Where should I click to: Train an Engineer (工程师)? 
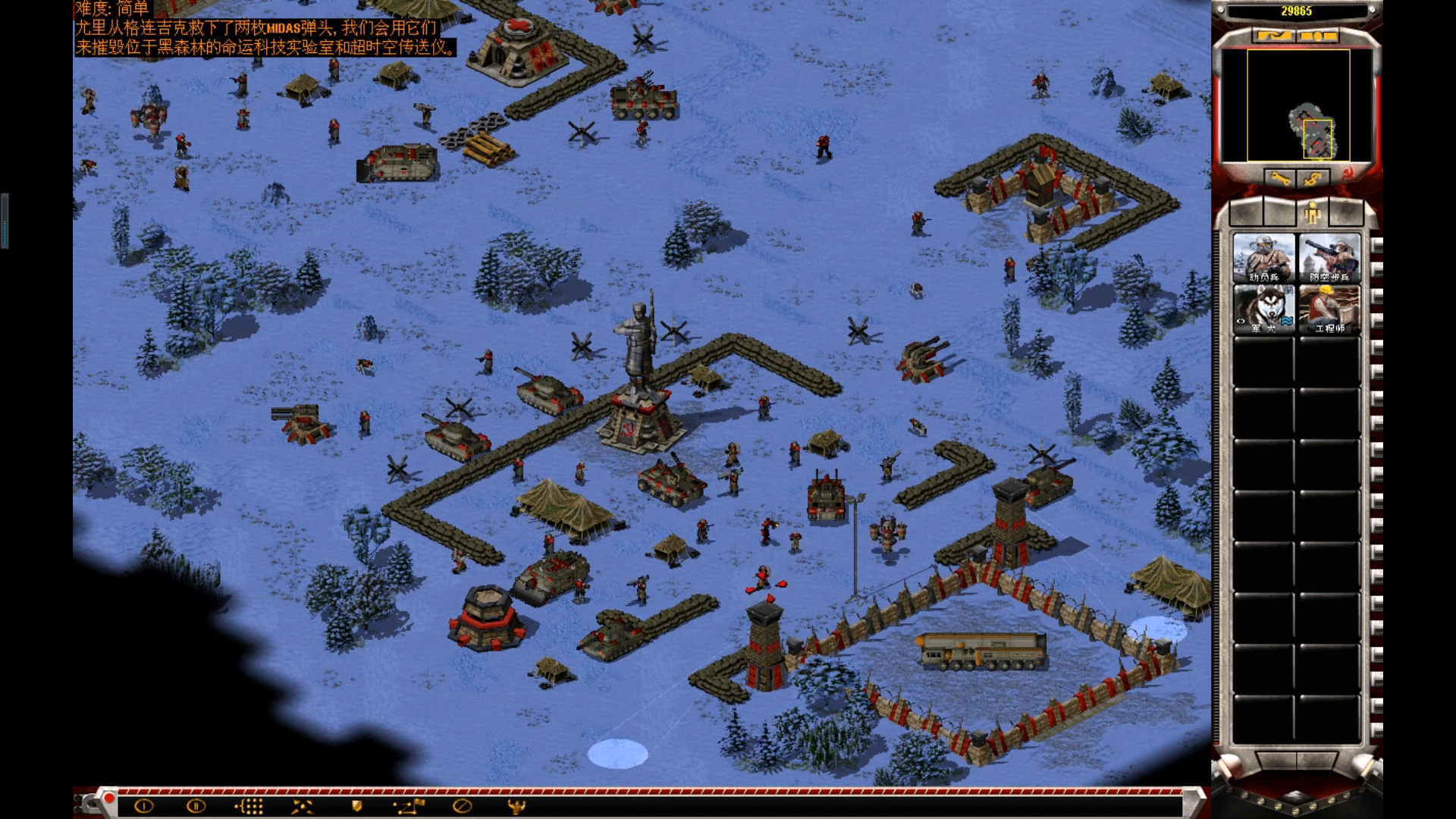pos(1329,309)
